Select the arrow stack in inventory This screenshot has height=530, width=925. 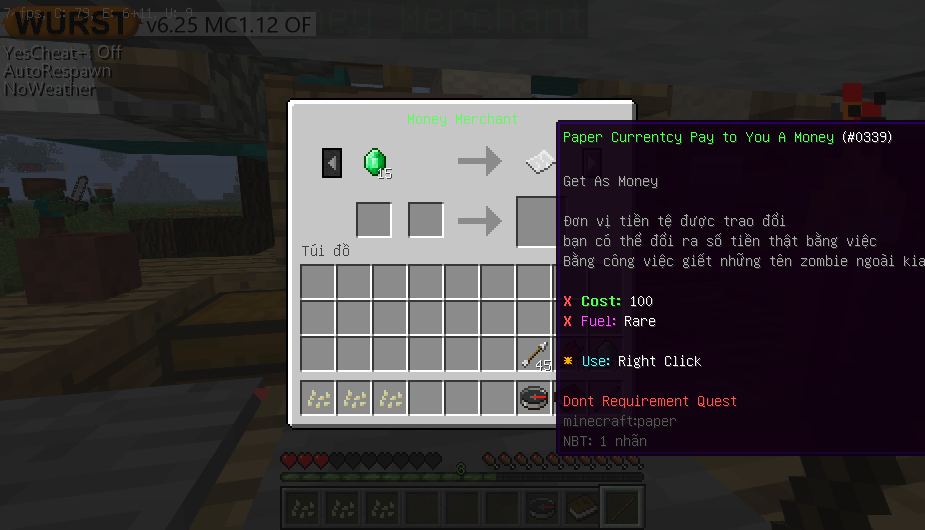(x=535, y=354)
